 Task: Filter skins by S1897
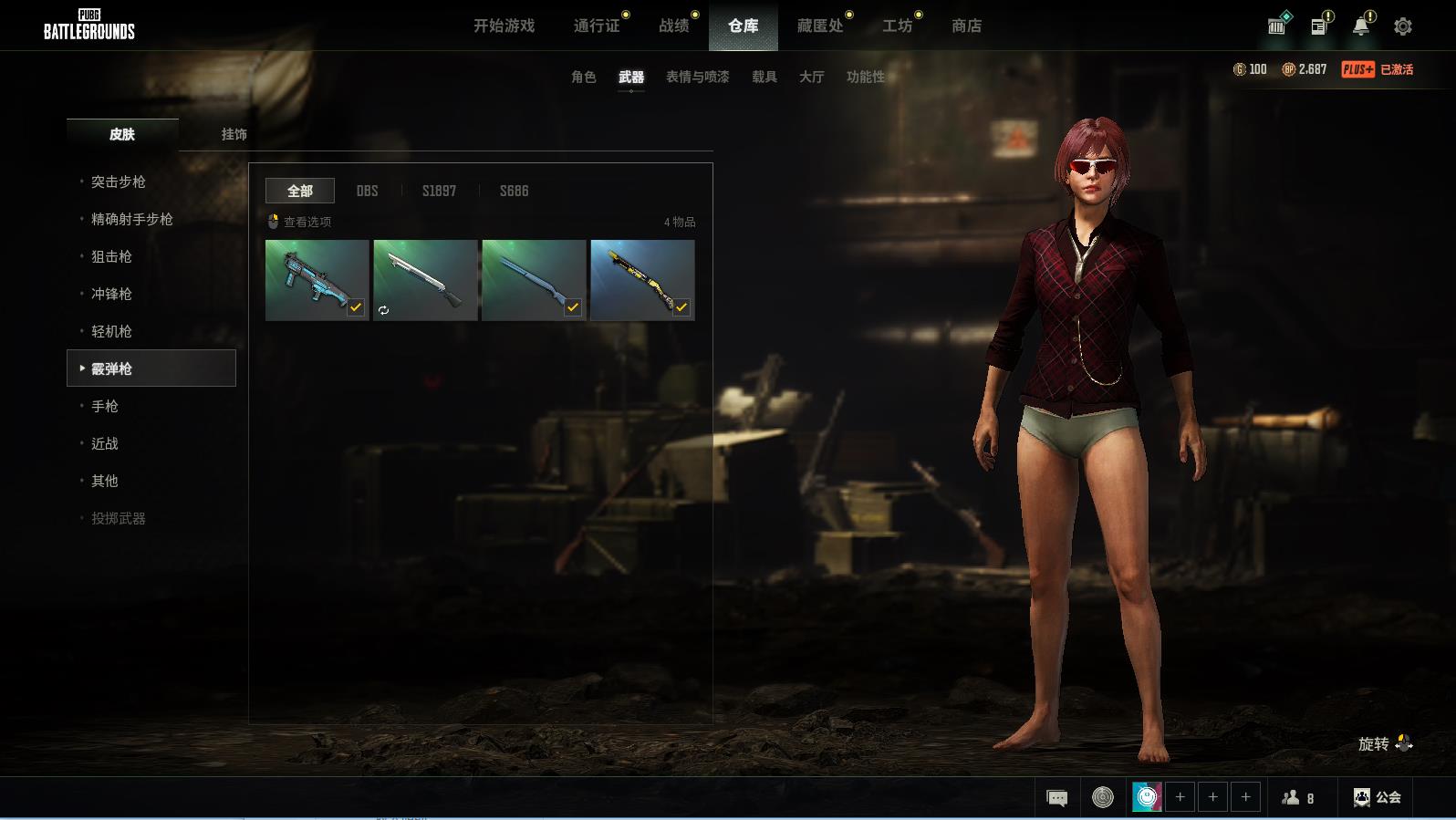[x=439, y=191]
